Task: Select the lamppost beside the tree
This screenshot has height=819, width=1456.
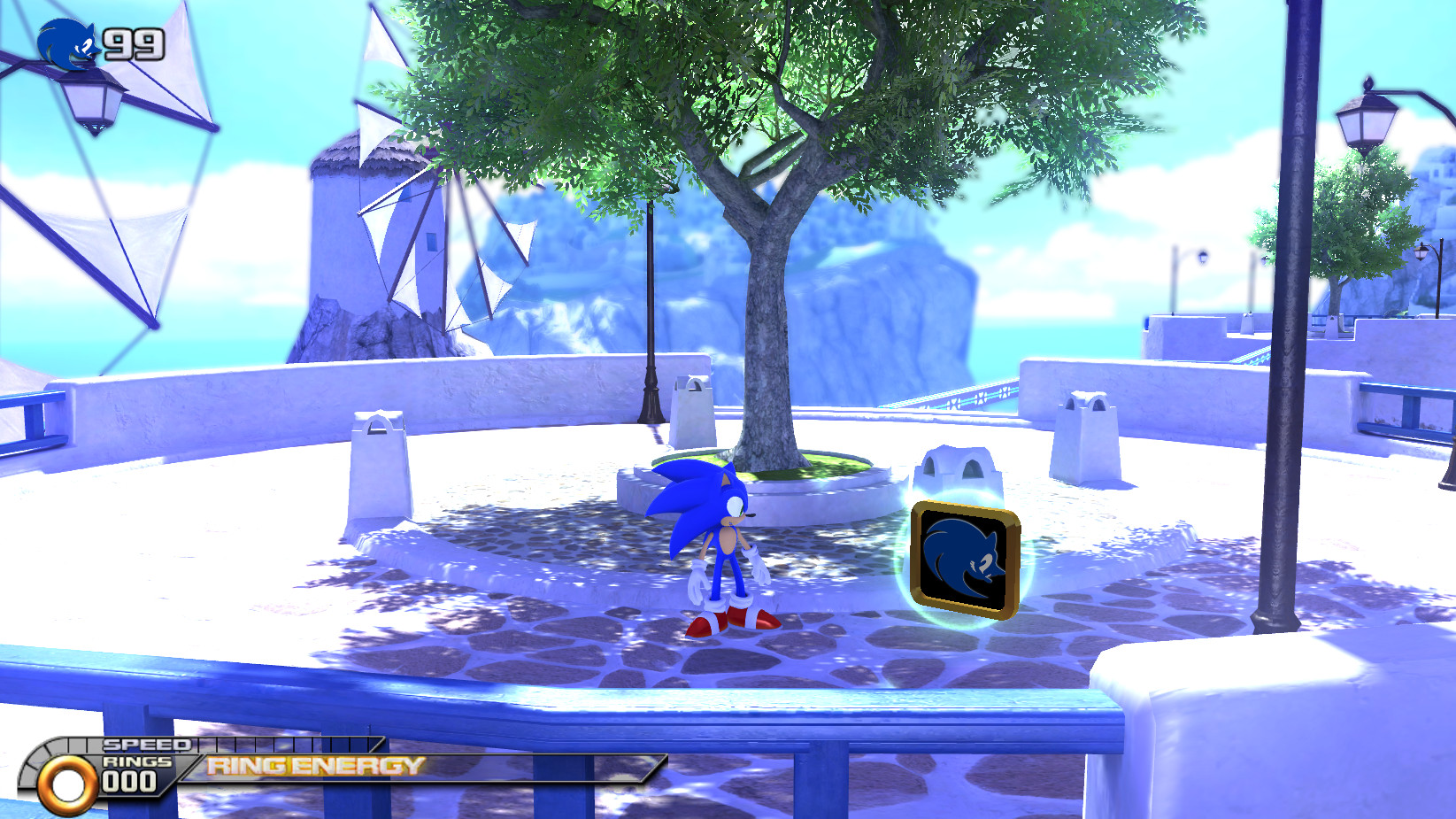Action: 651,310
